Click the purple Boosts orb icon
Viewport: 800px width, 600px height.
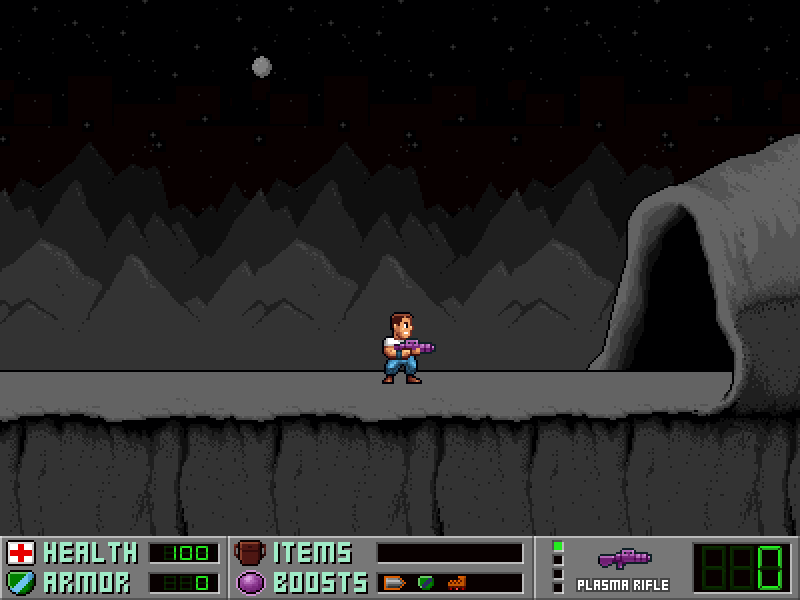tap(249, 582)
